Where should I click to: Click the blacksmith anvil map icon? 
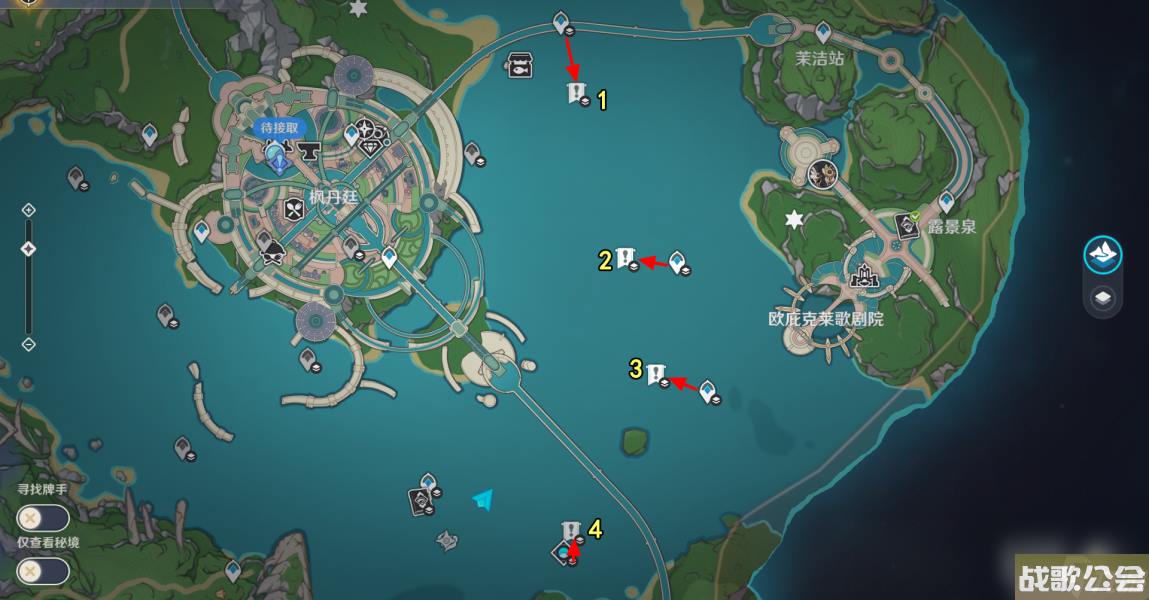tap(307, 151)
